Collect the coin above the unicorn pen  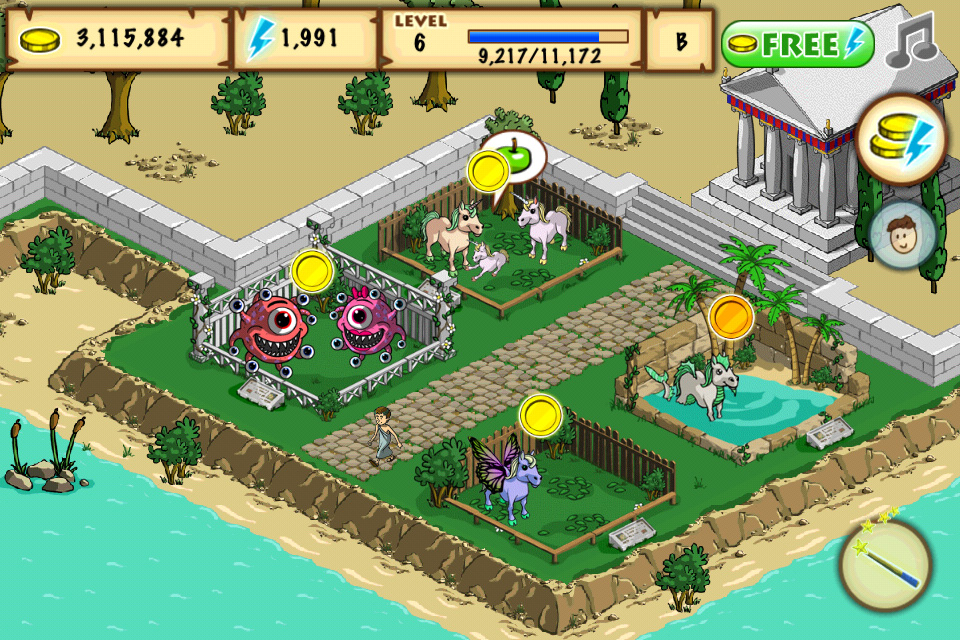pyautogui.click(x=489, y=170)
